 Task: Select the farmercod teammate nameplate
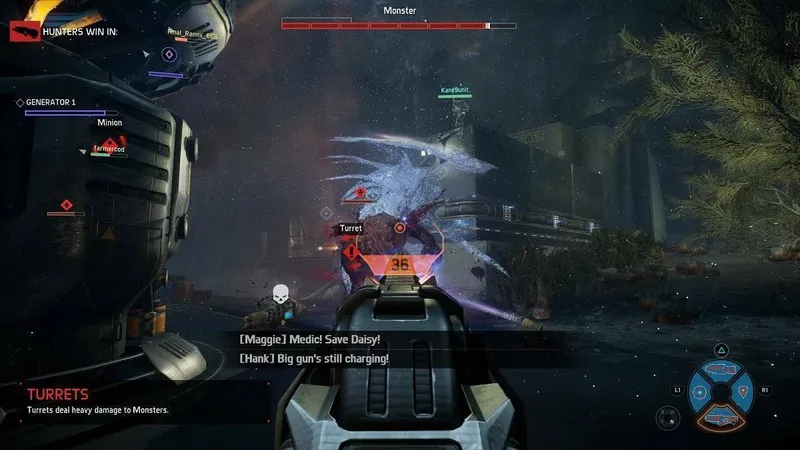[108, 149]
